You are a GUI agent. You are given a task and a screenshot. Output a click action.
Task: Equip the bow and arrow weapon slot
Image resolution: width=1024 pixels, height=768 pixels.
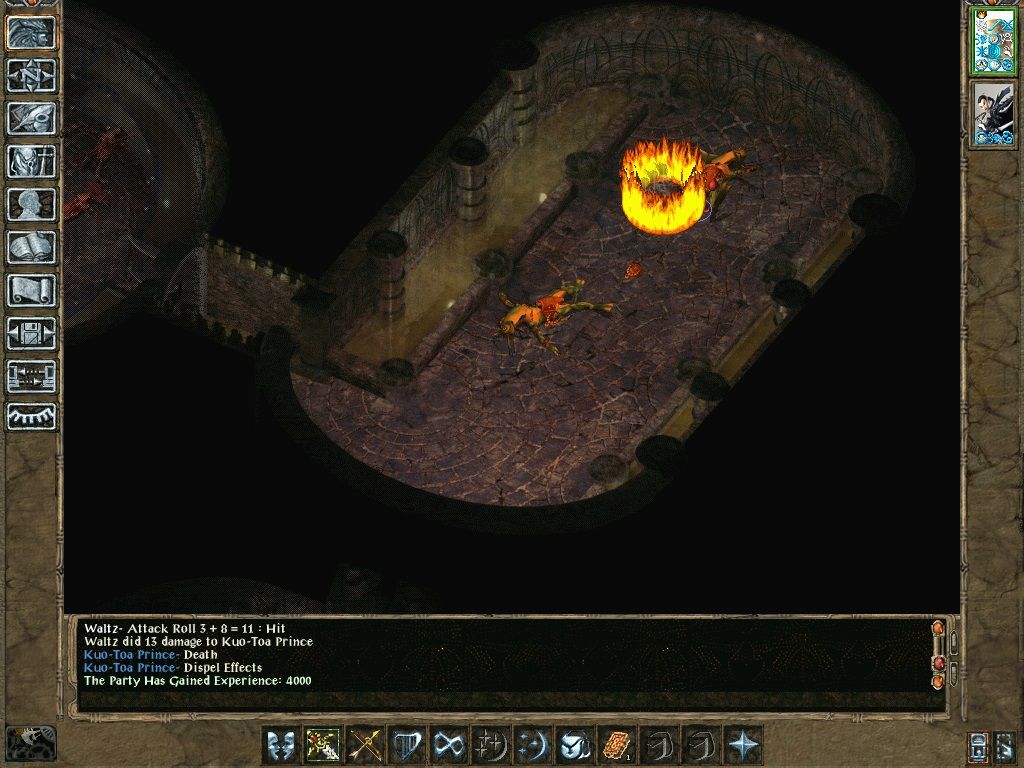(365, 746)
